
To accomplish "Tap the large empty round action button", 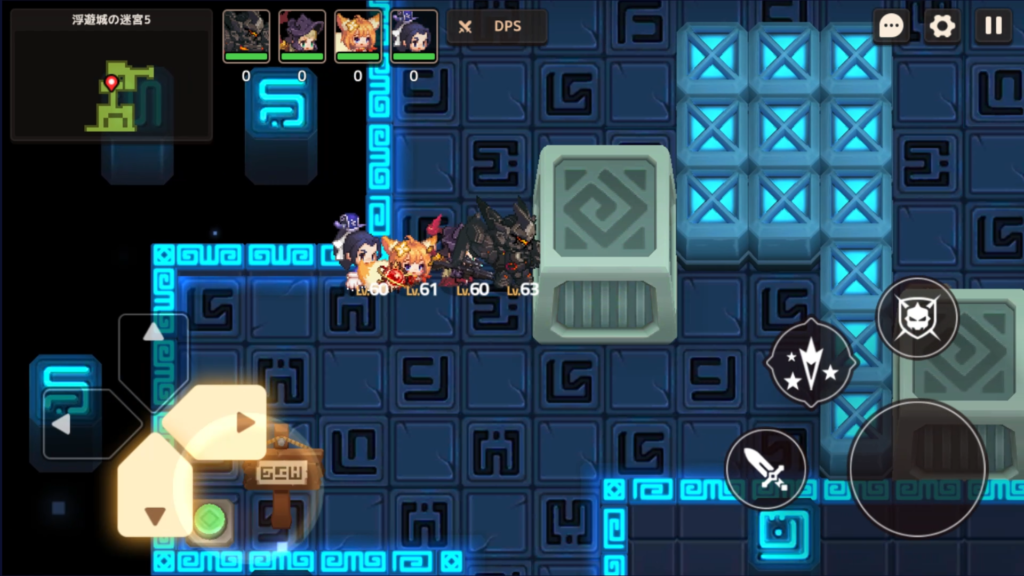I will [917, 468].
